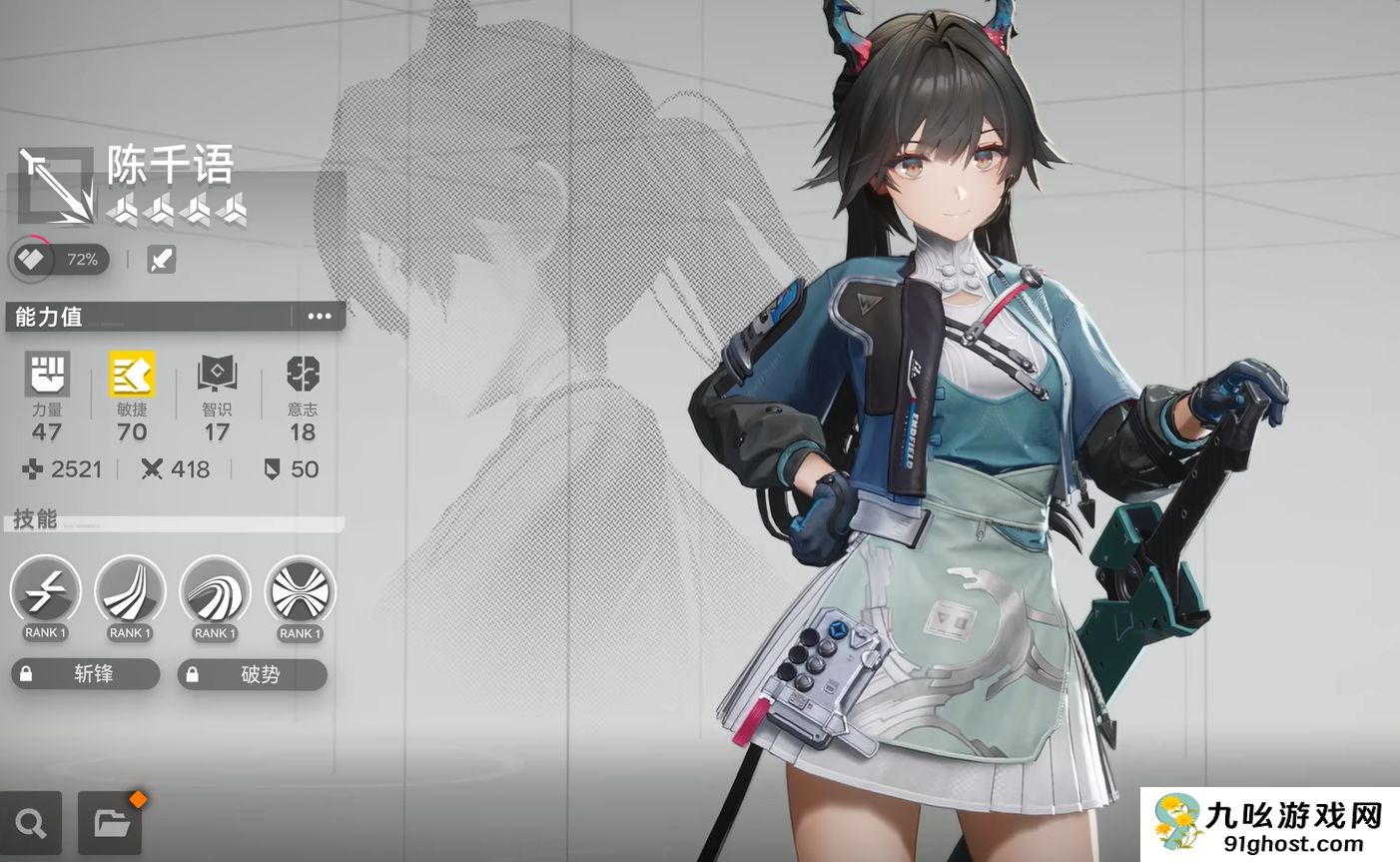Open the three-dot attributes details button
Viewport: 1400px width, 862px height.
[x=320, y=317]
